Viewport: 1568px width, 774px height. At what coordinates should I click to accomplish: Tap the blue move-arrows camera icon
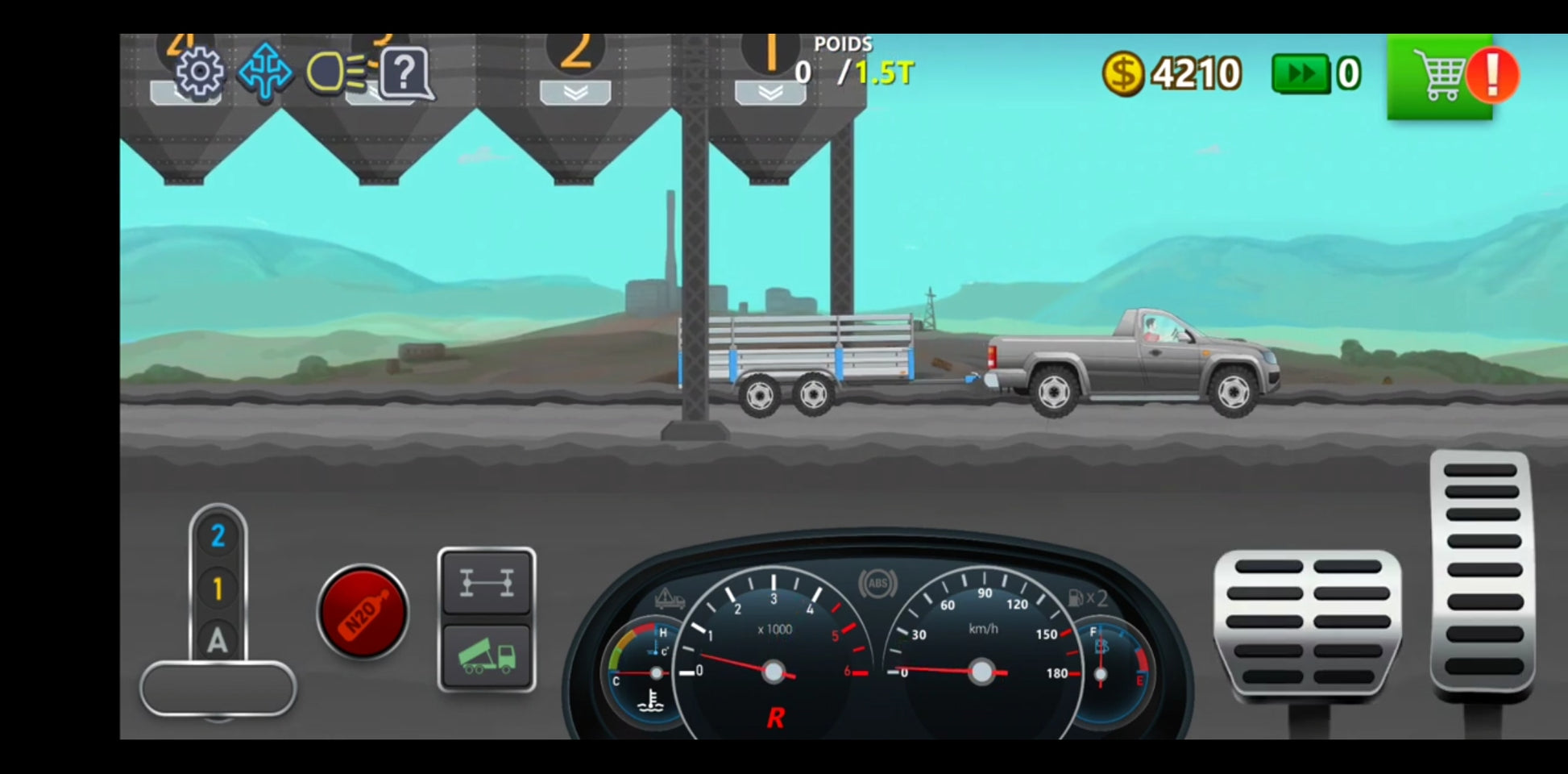coord(265,73)
